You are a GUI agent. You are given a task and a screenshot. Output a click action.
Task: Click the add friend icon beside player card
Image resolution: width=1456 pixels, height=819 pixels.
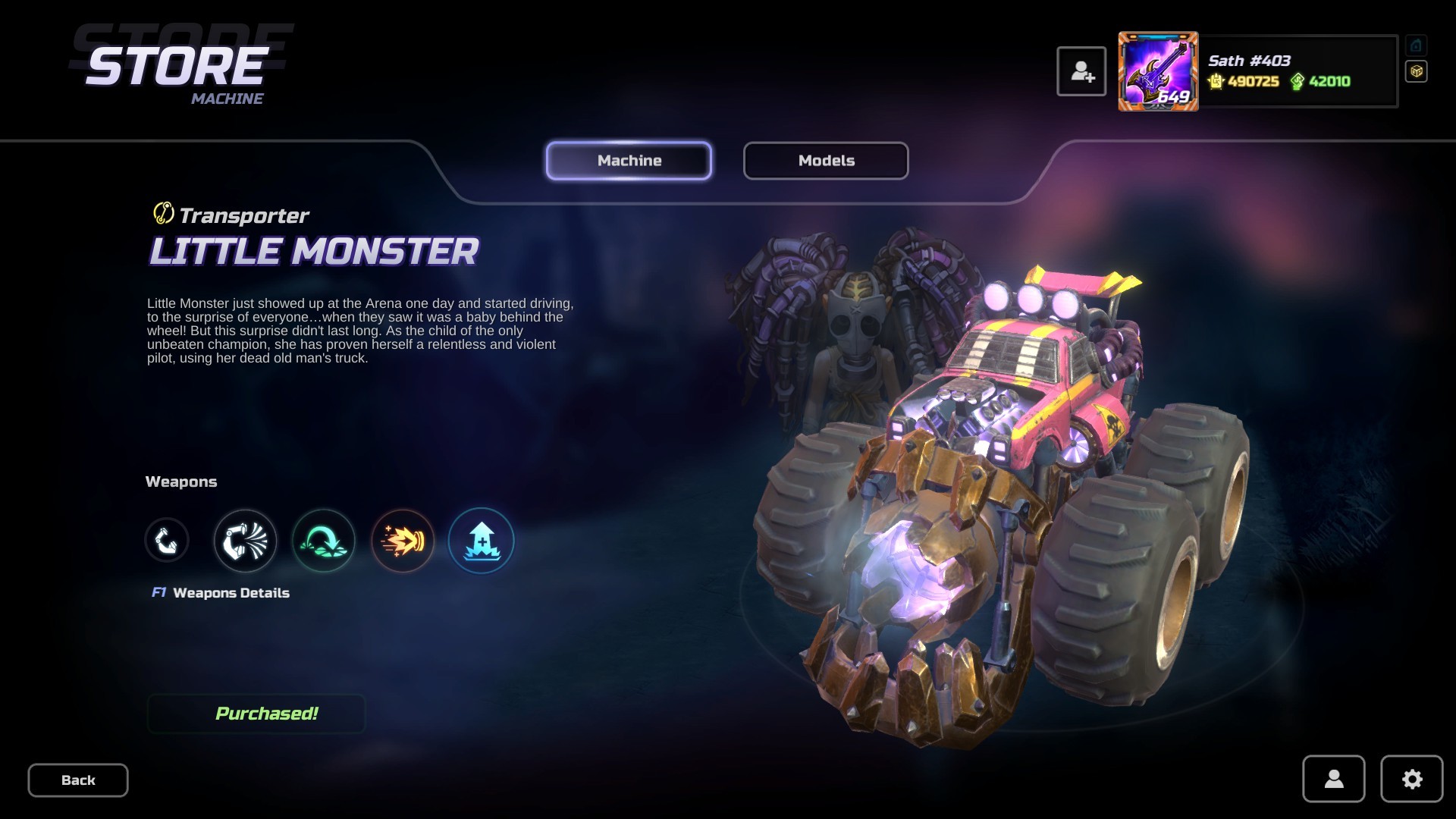pyautogui.click(x=1082, y=71)
